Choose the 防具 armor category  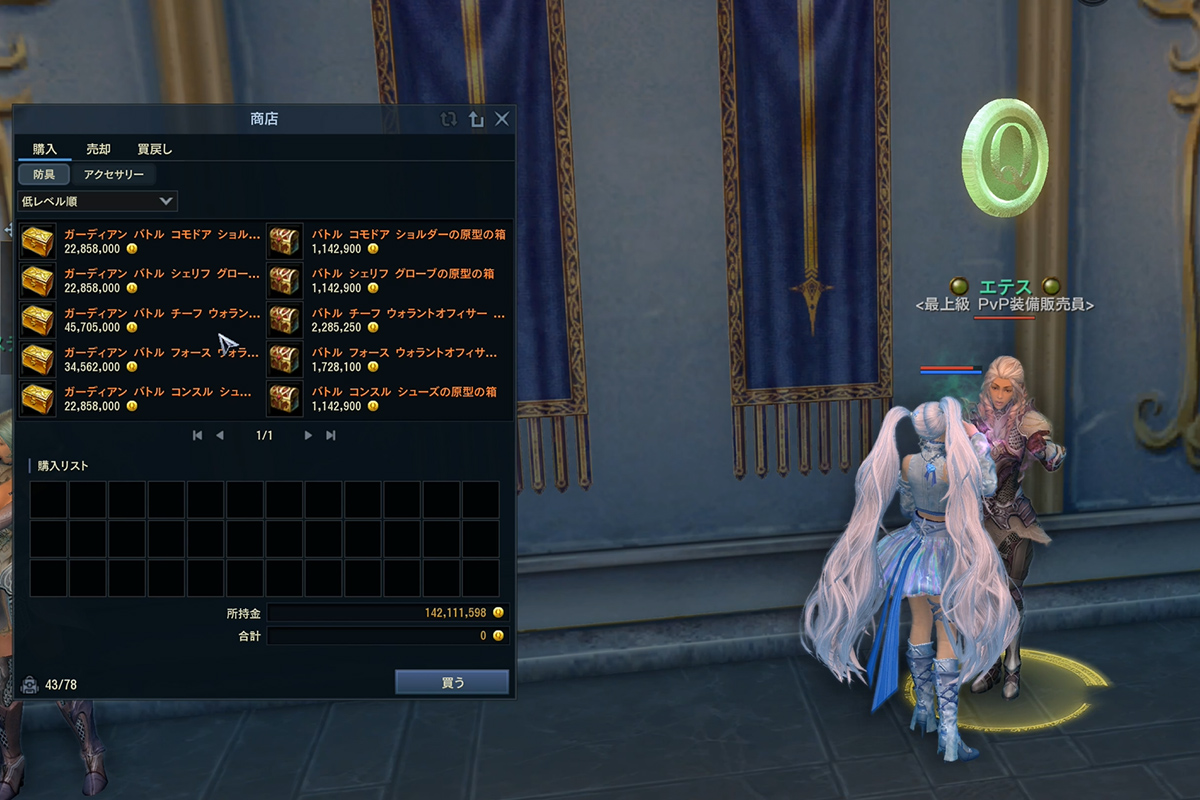[45, 175]
